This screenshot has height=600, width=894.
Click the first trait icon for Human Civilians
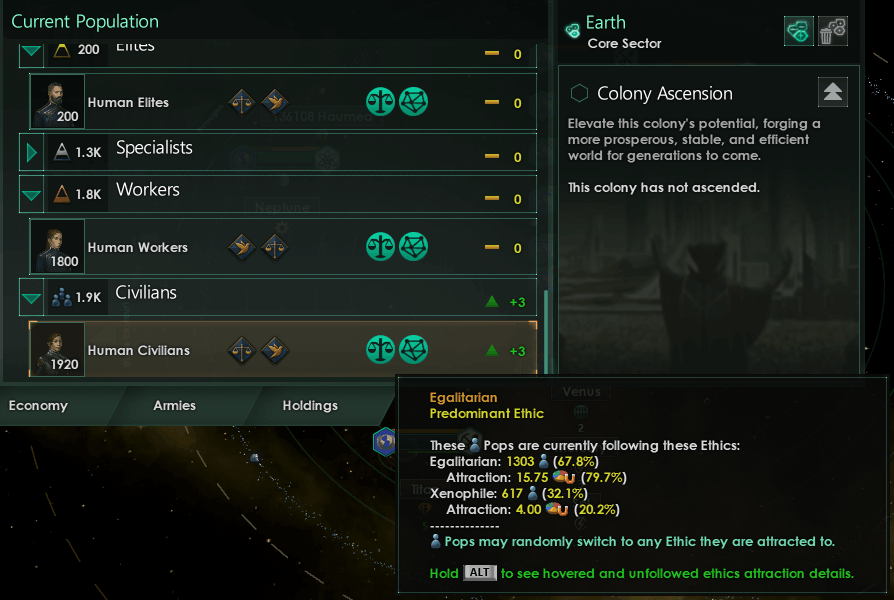coord(241,350)
